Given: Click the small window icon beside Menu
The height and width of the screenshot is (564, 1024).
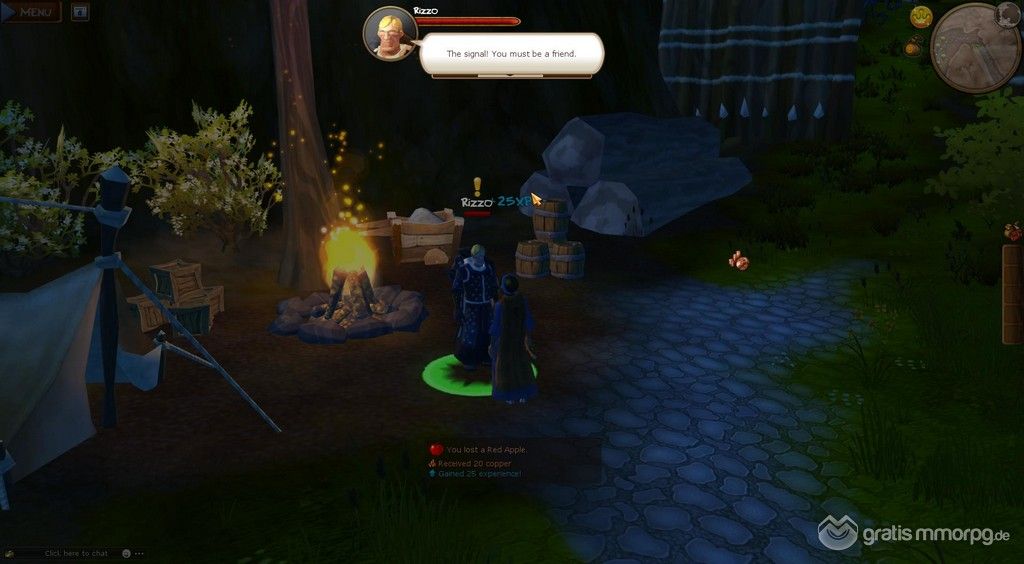Looking at the screenshot, I should 81,12.
